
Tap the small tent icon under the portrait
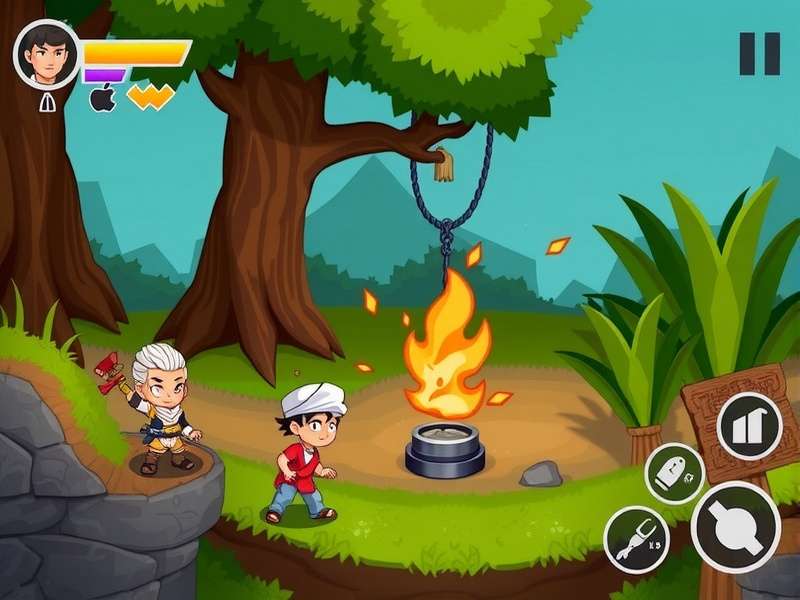coord(47,101)
